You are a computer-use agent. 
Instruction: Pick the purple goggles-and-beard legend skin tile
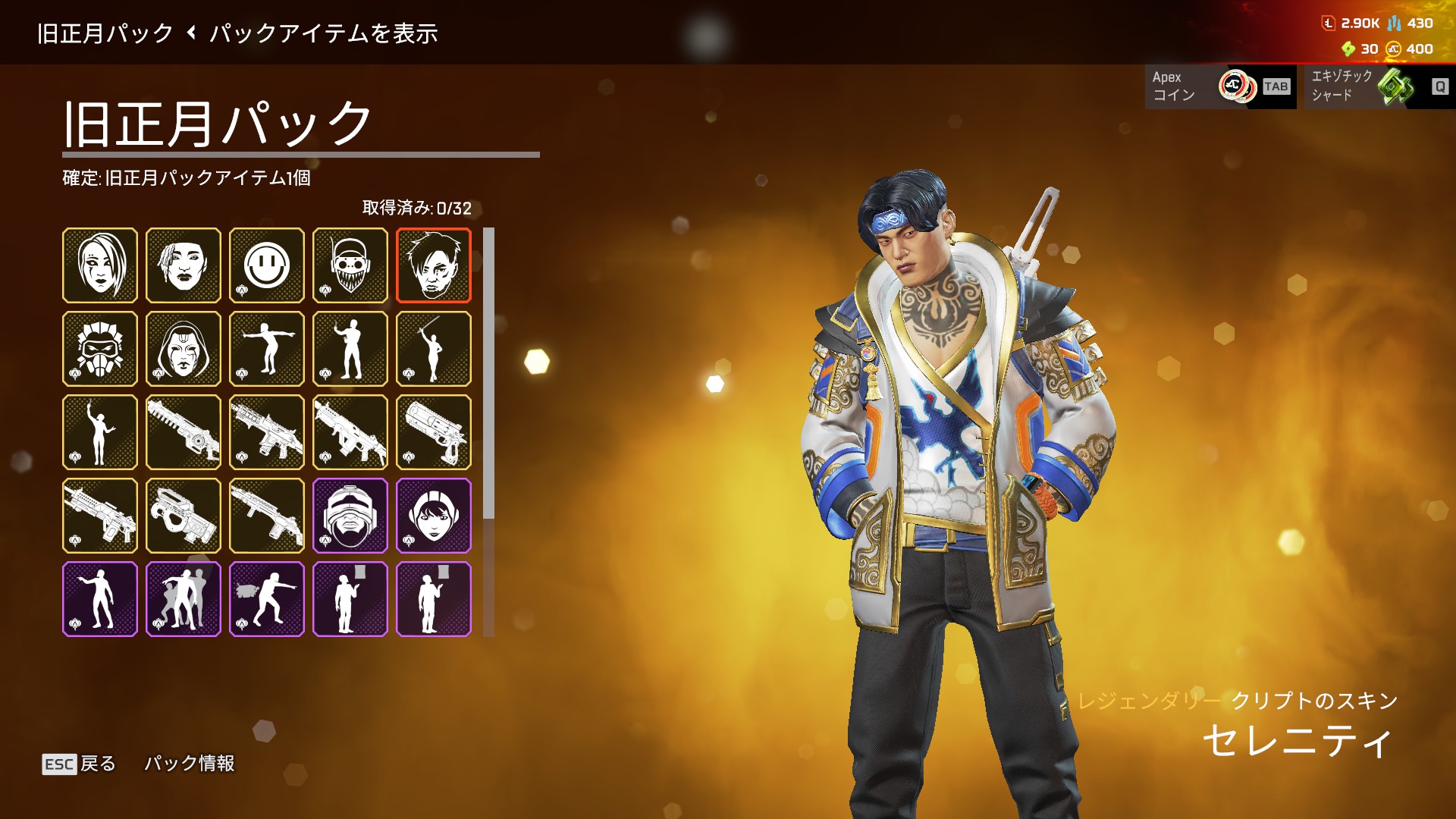pyautogui.click(x=350, y=516)
